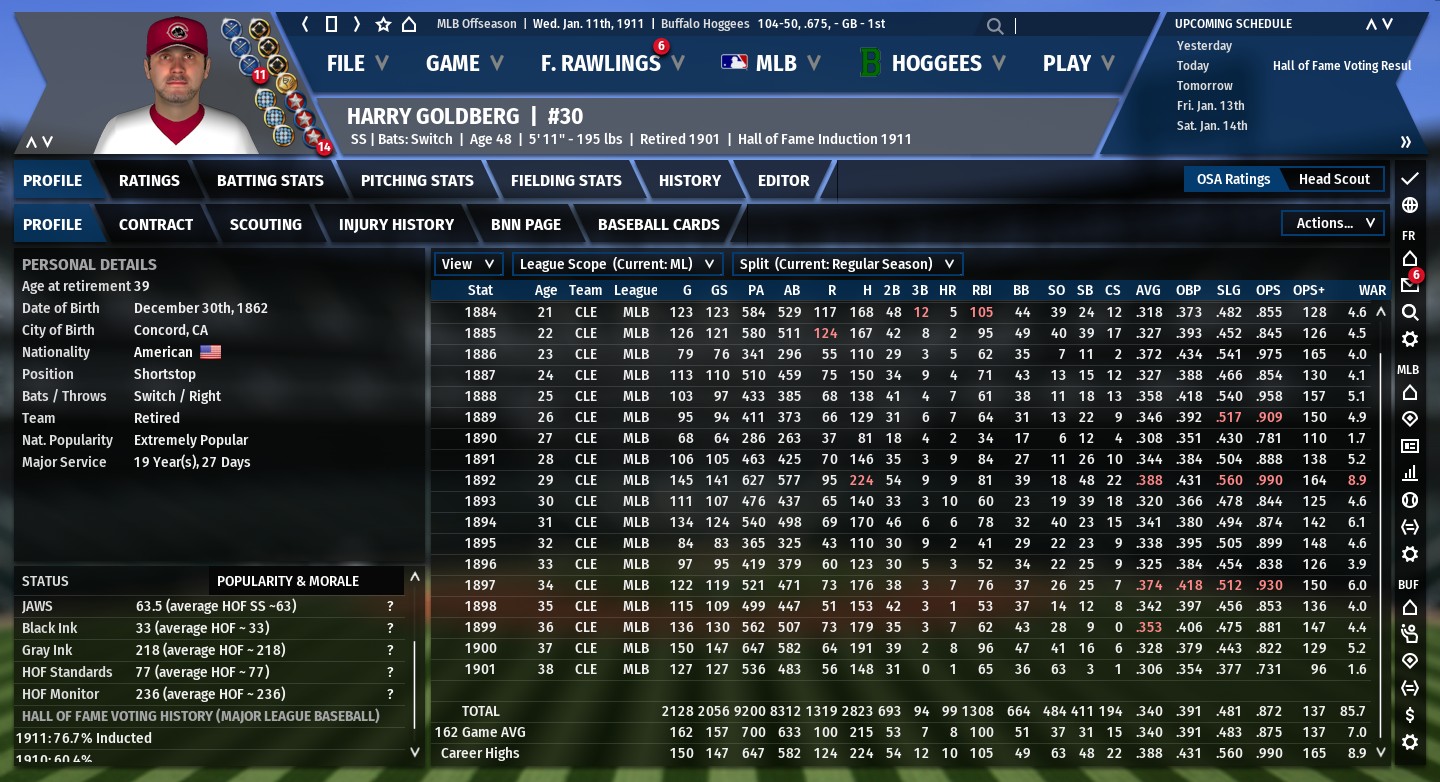Image resolution: width=1440 pixels, height=782 pixels.
Task: Switch to the RATINGS tab
Action: (149, 181)
